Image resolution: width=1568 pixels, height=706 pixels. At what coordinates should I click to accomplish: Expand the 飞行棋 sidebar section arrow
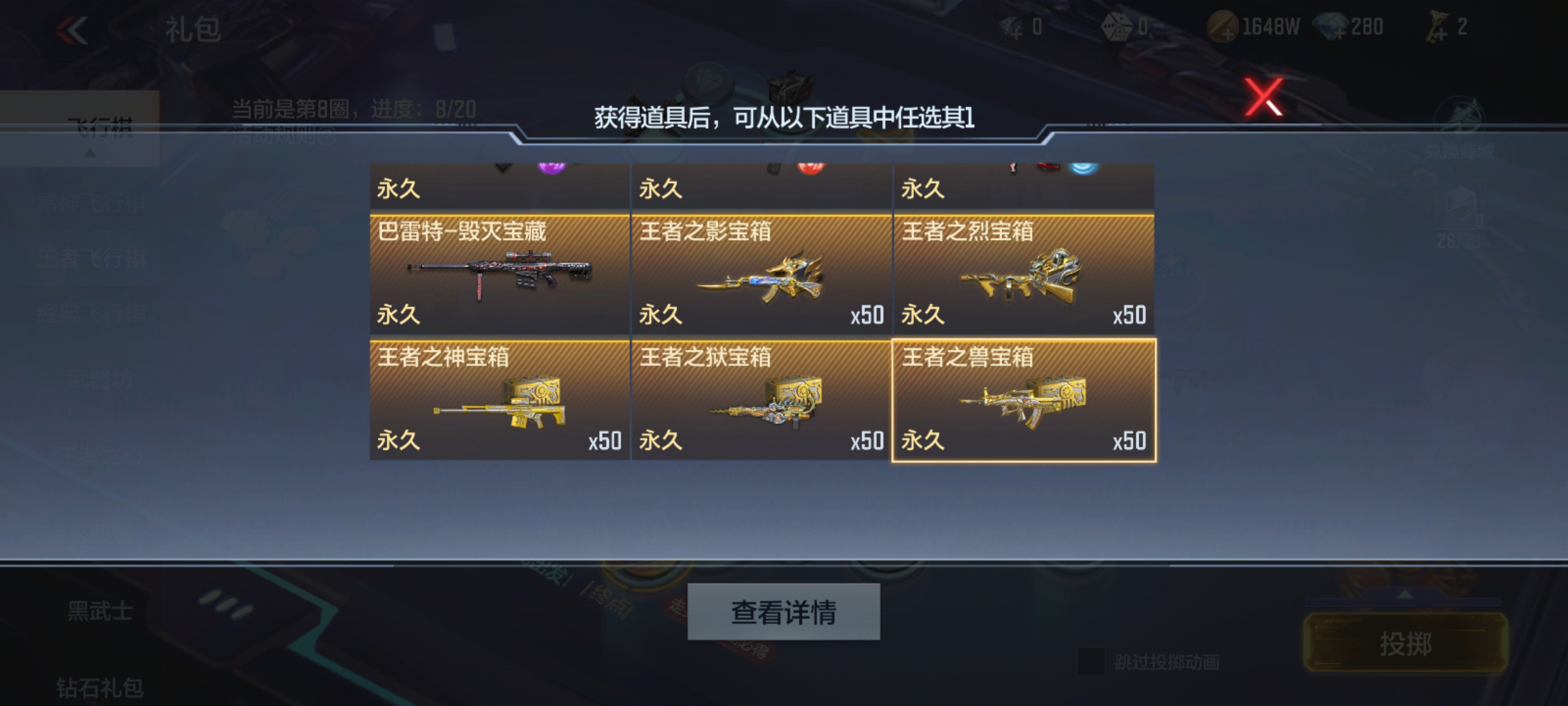[x=90, y=153]
